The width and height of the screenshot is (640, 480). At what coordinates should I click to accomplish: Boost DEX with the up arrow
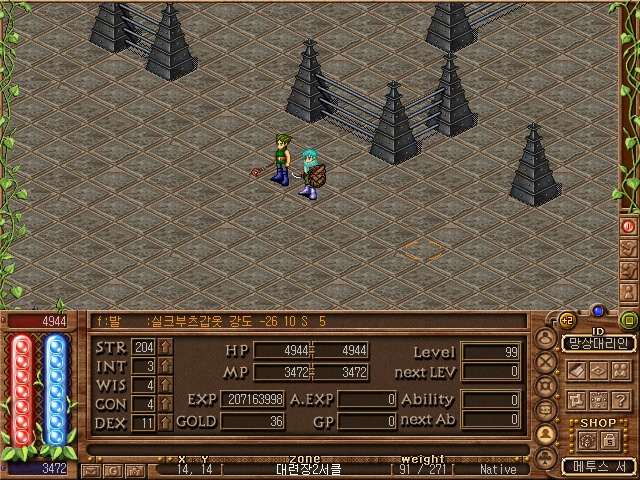[165, 423]
